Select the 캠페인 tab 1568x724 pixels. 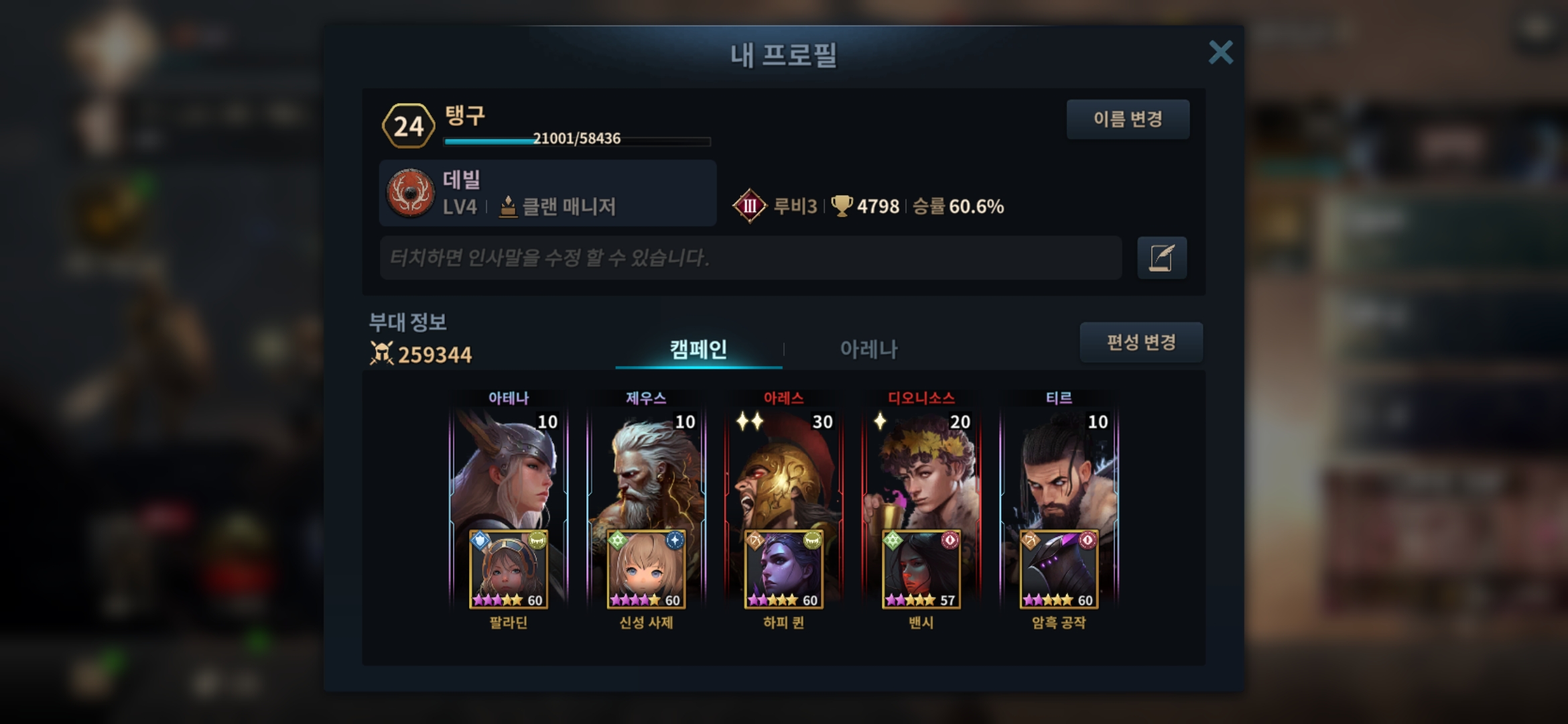click(698, 349)
